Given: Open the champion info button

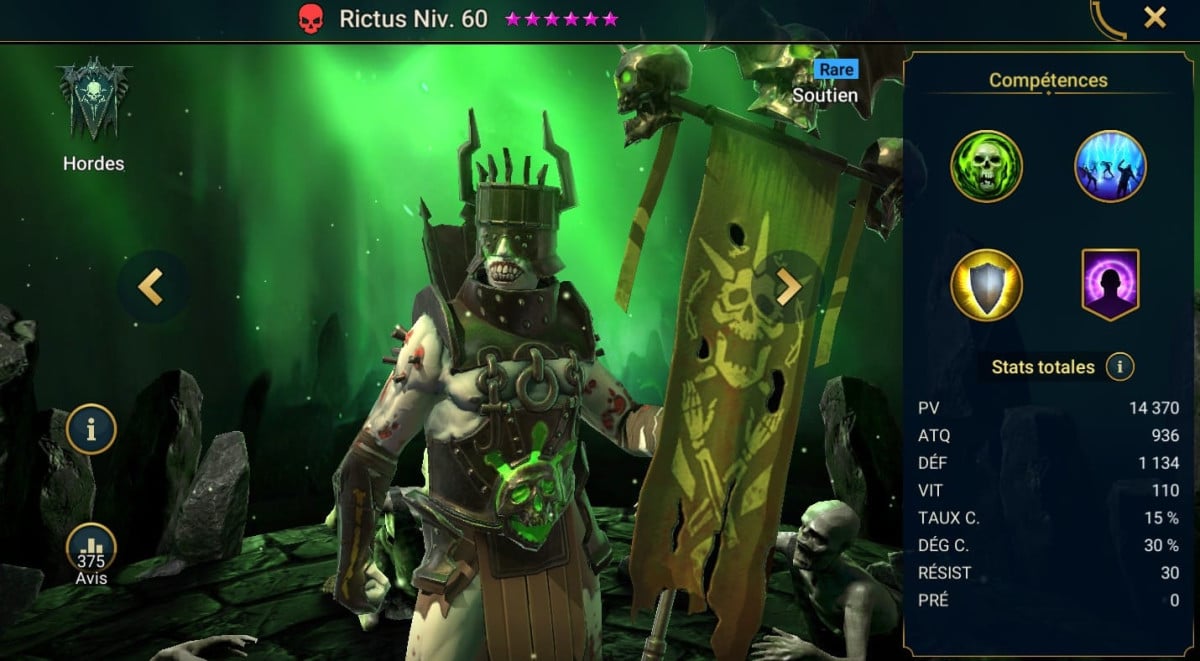Looking at the screenshot, I should coord(91,429).
